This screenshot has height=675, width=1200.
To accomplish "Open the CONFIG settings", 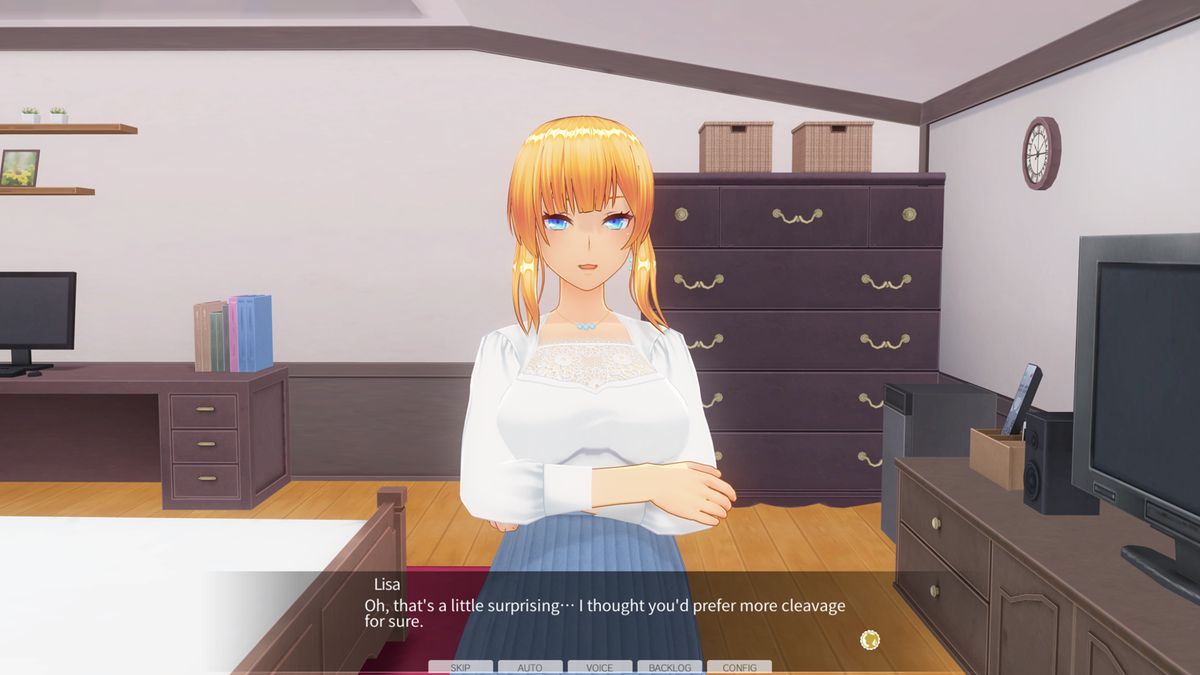I will [739, 667].
